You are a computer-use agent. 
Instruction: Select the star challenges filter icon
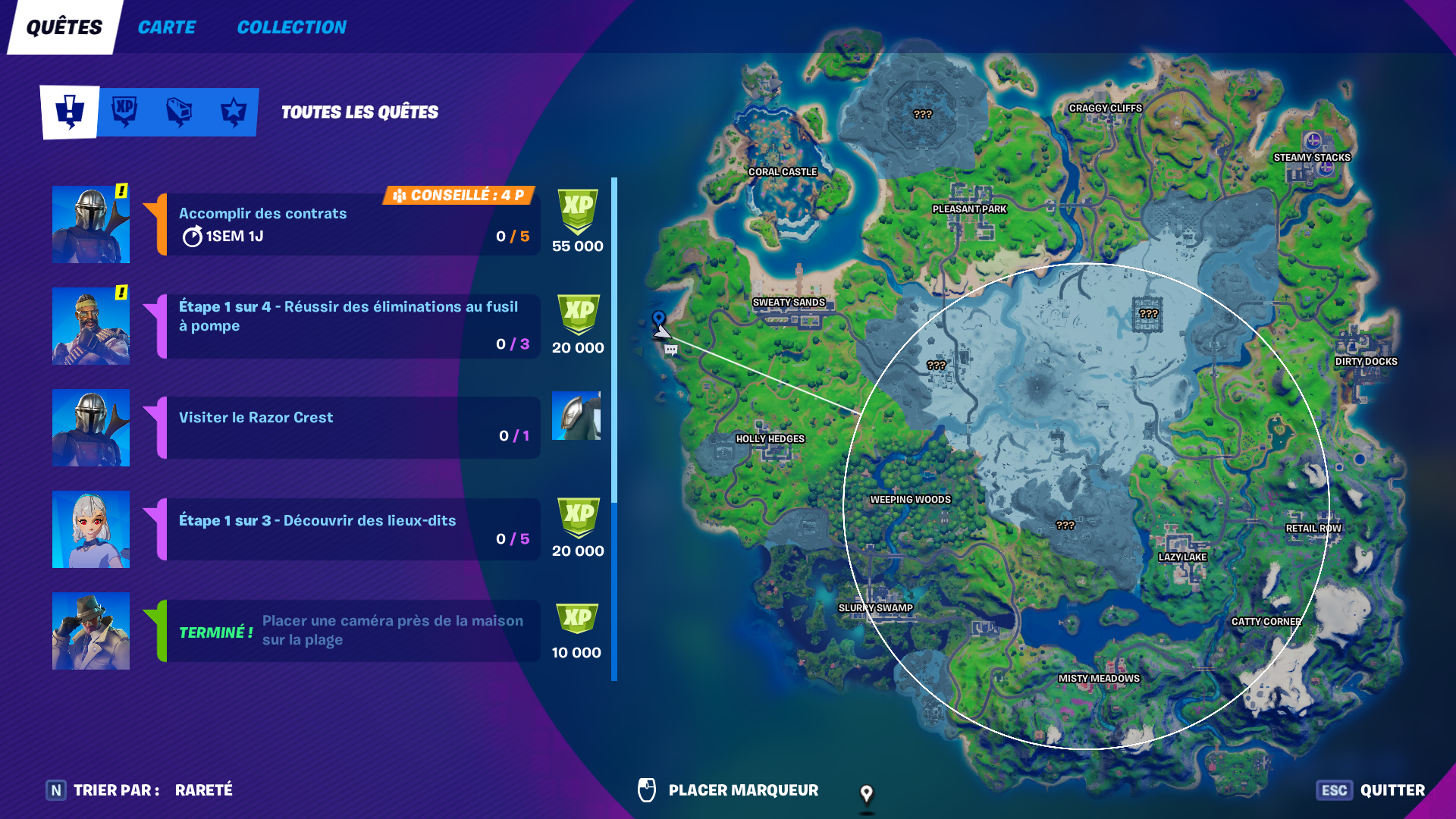coord(231,112)
